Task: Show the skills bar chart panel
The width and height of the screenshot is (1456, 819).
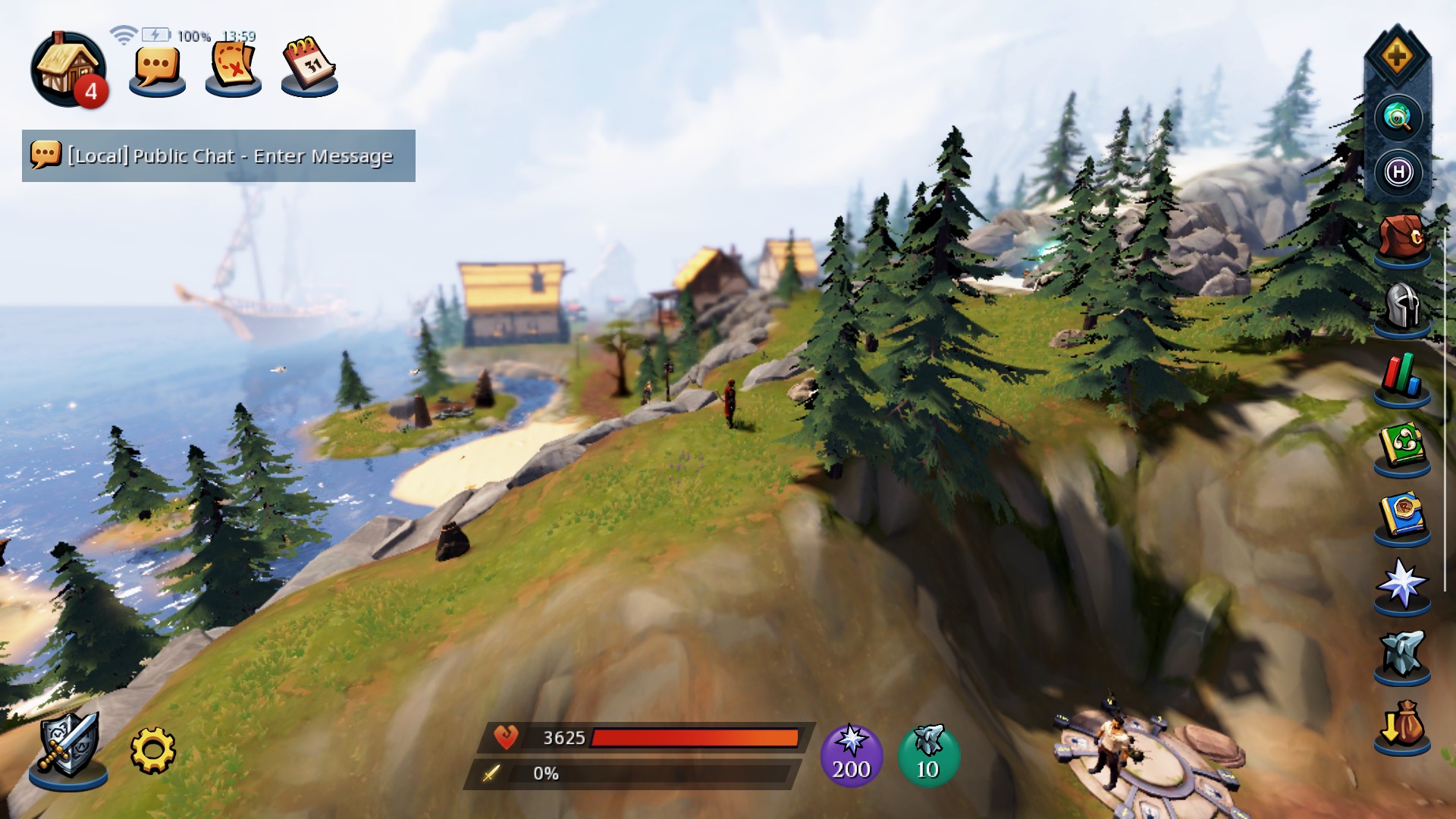Action: click(x=1401, y=377)
